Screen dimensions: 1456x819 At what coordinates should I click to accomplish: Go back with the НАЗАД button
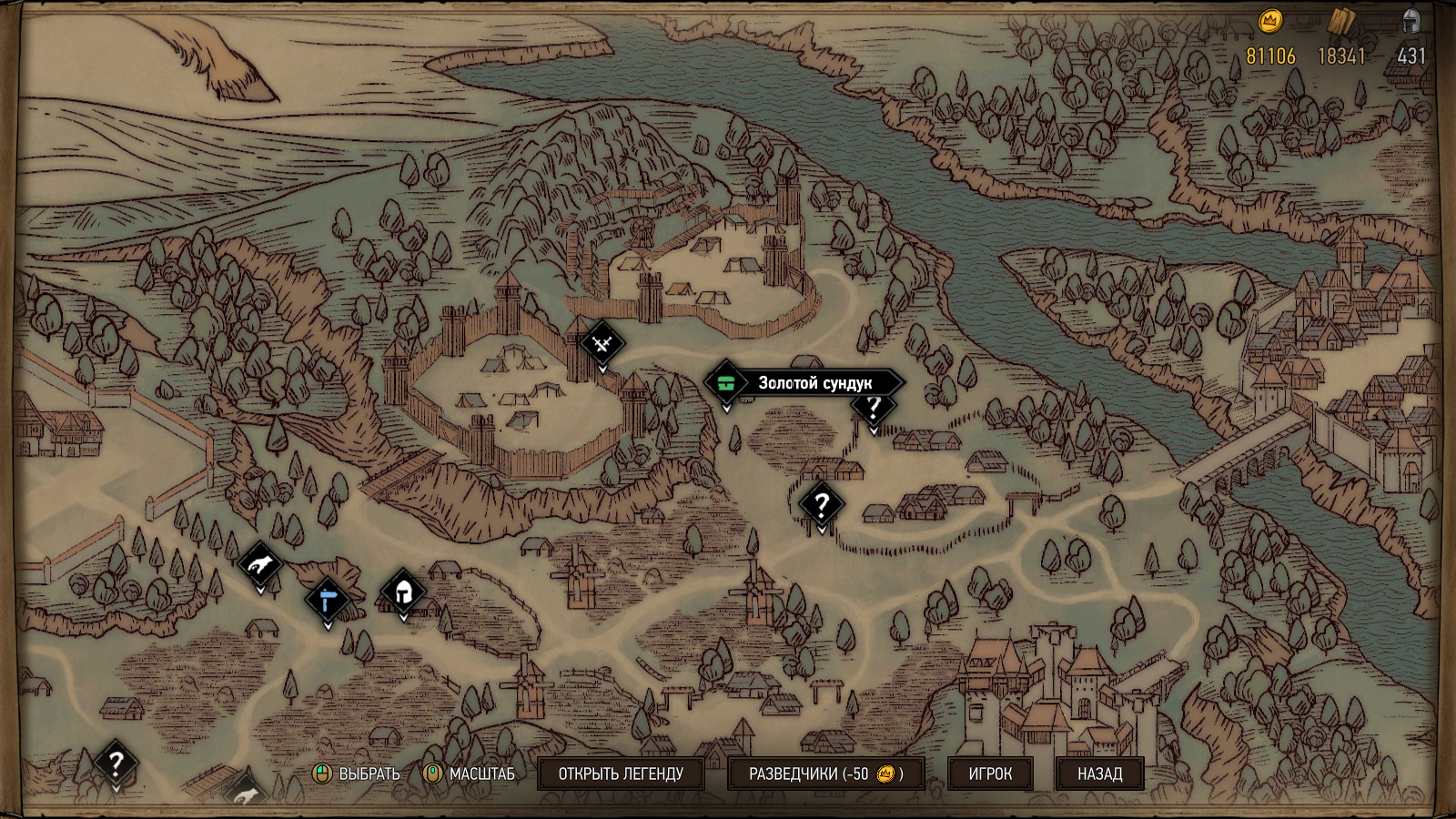1099,773
